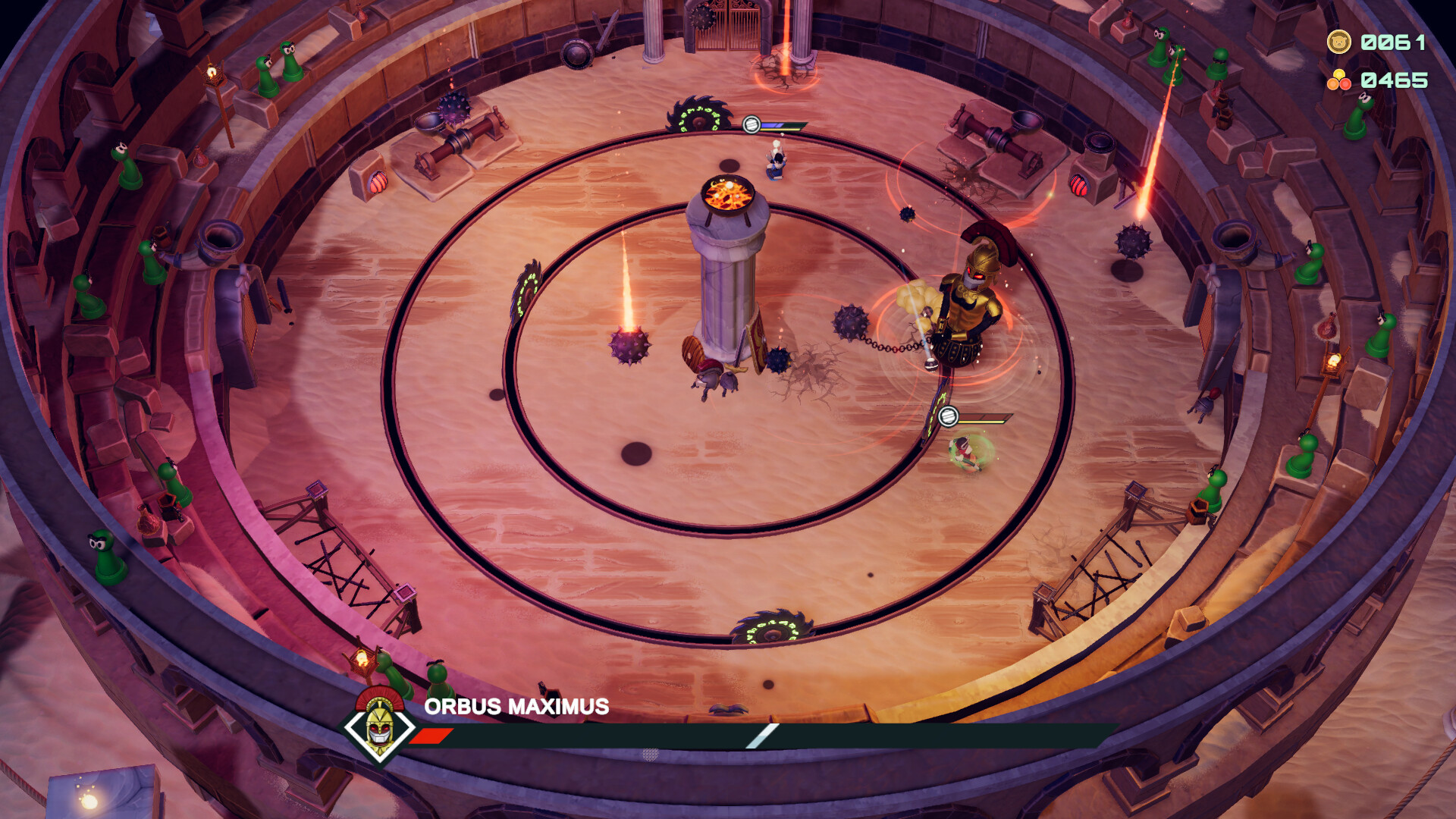Click the three berries currency icon
1456x819 pixels.
1339,76
